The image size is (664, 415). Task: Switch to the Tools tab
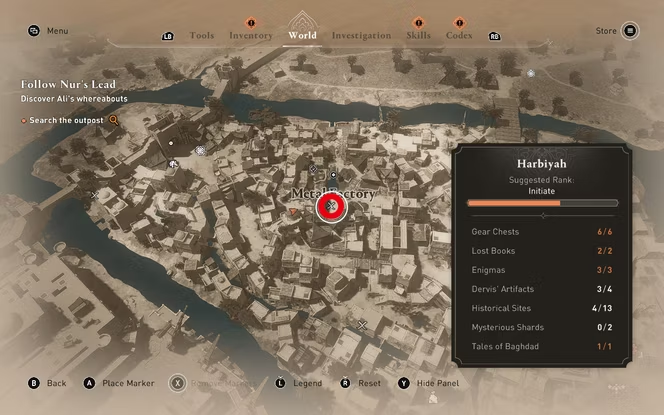[x=201, y=36]
